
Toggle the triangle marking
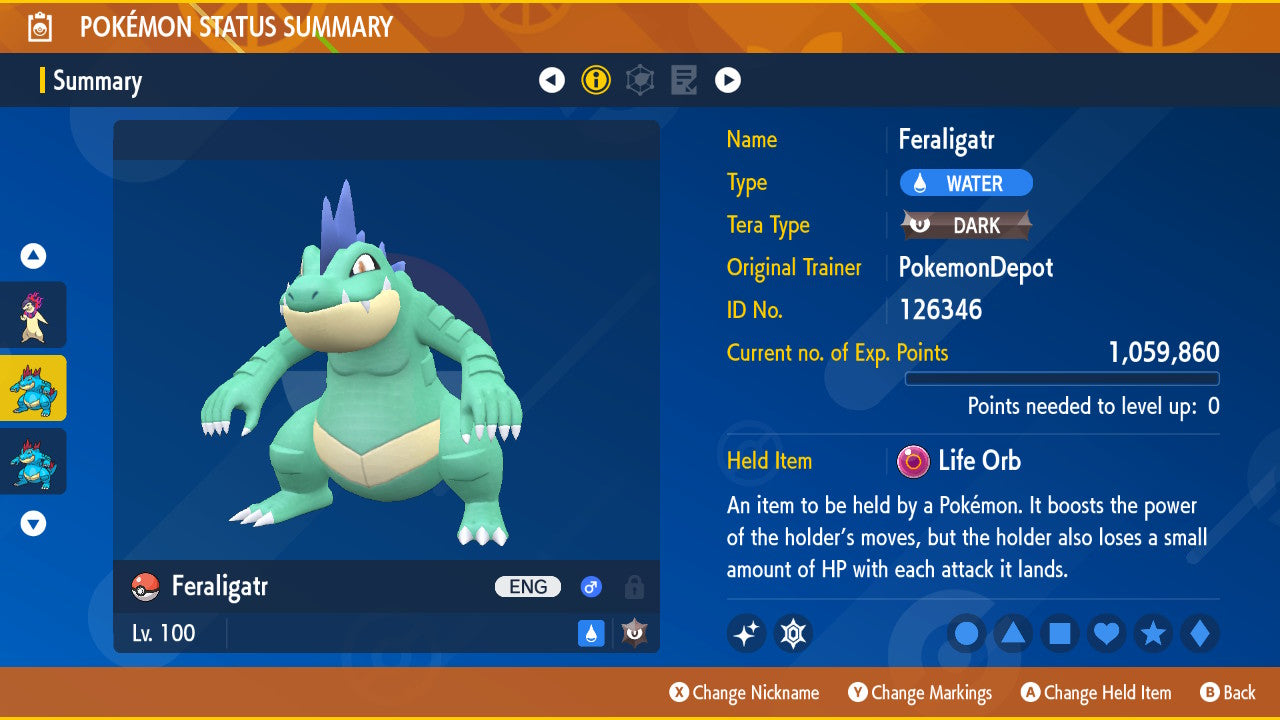tap(1013, 633)
